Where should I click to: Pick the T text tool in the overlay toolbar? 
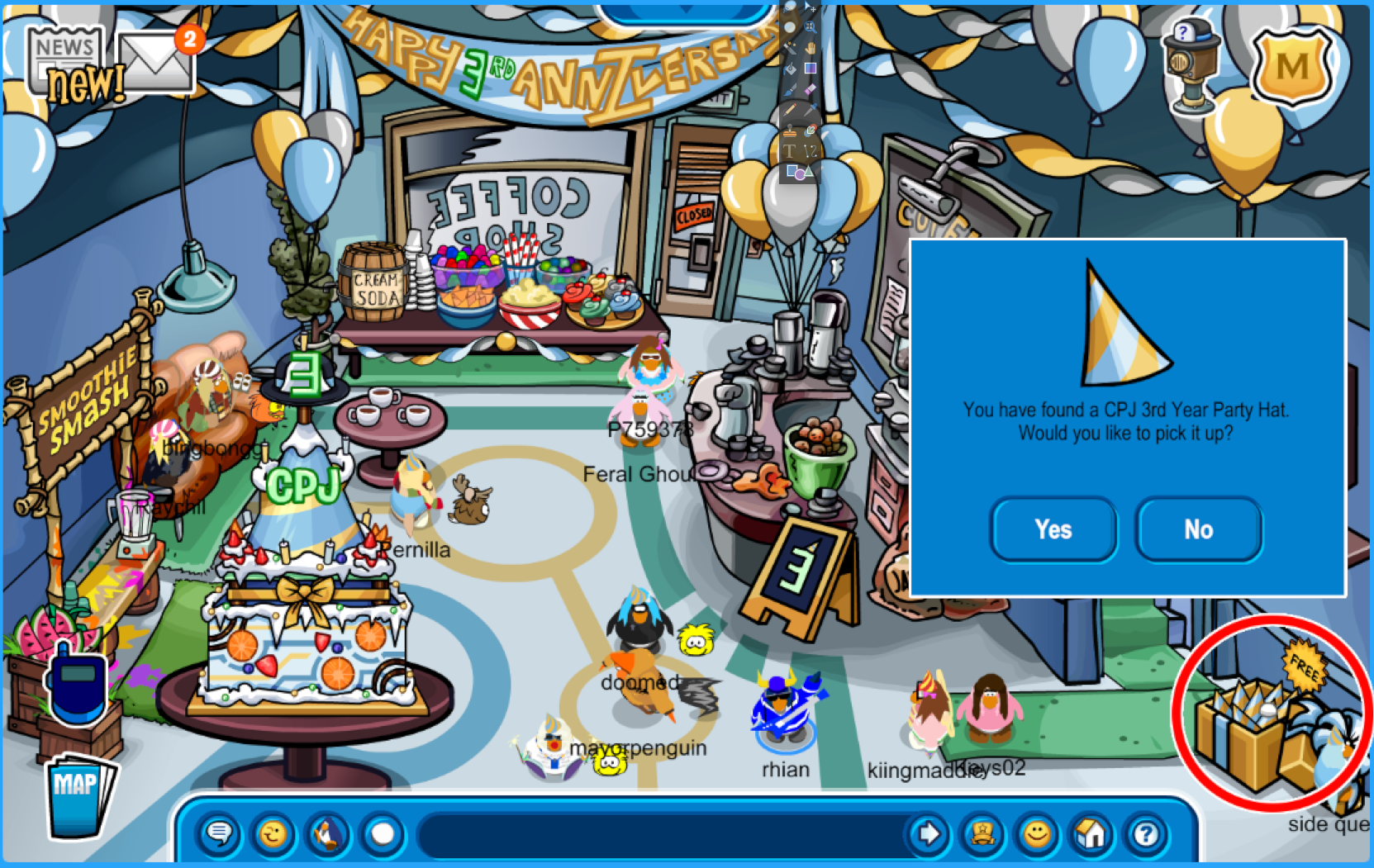tap(790, 151)
